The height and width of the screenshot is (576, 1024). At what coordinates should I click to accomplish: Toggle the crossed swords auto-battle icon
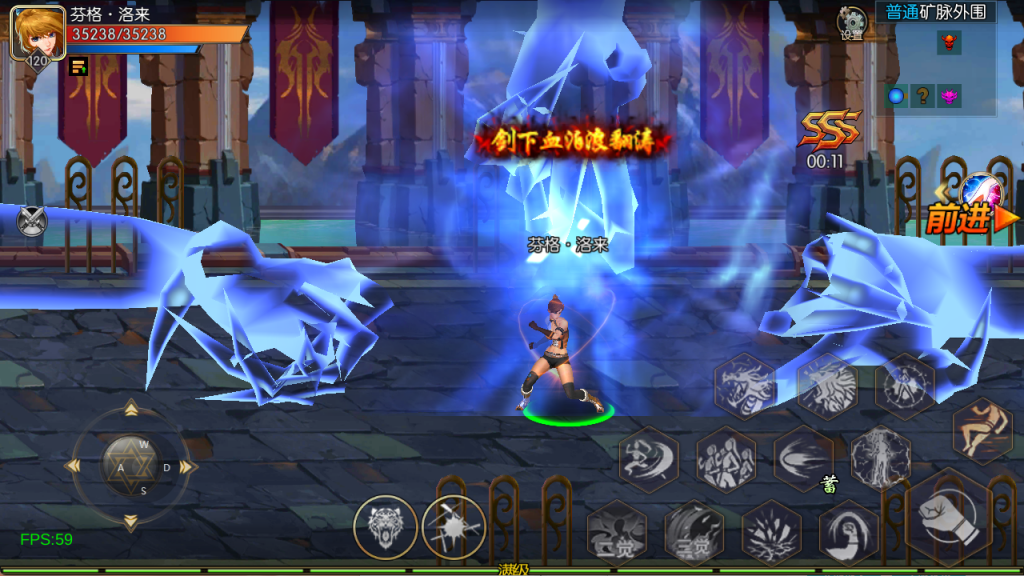(32, 220)
